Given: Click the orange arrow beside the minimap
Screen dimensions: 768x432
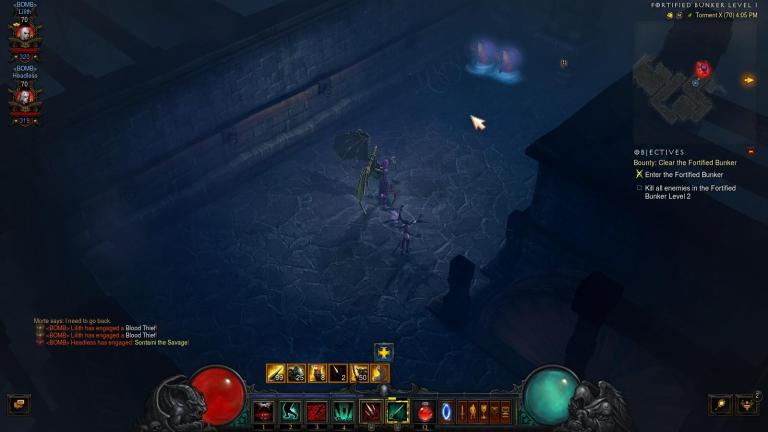Looking at the screenshot, I should pyautogui.click(x=749, y=80).
